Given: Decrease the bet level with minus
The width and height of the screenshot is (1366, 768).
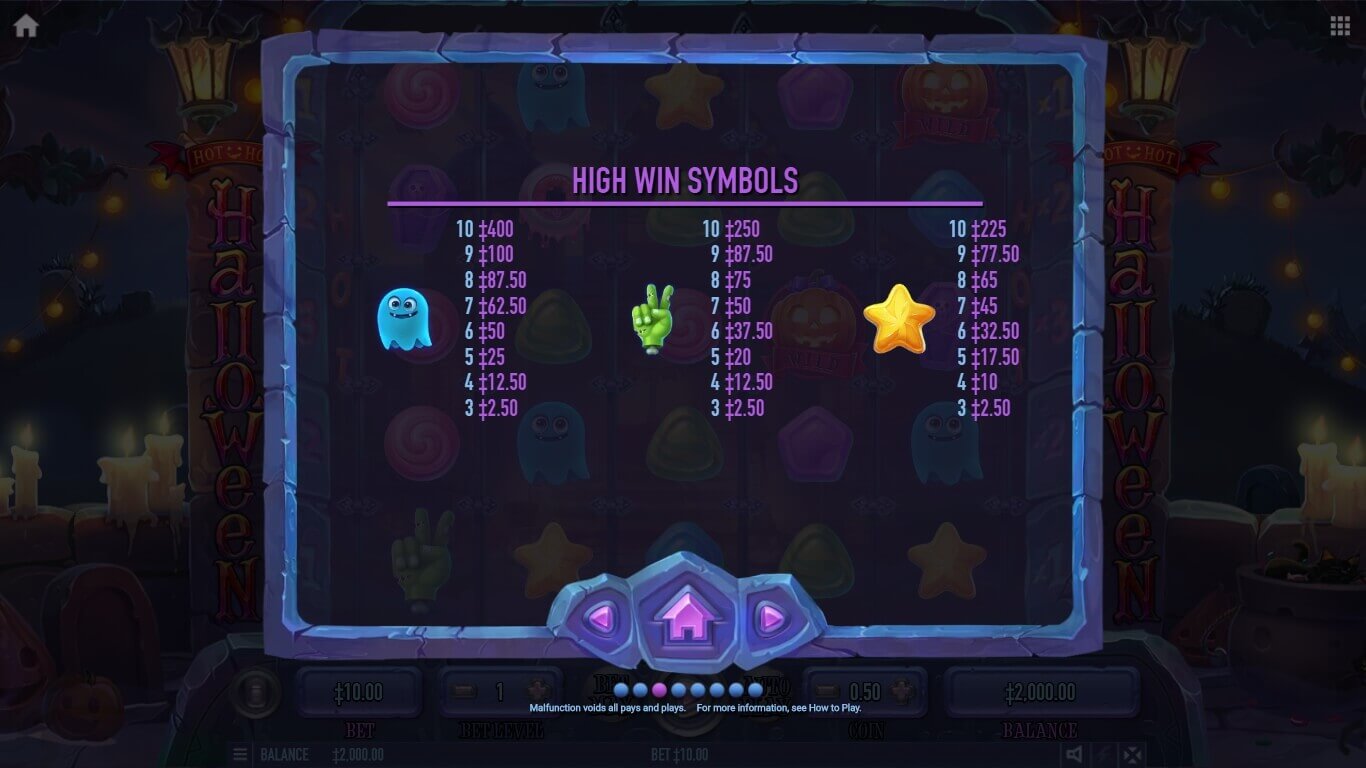Looking at the screenshot, I should pyautogui.click(x=463, y=691).
